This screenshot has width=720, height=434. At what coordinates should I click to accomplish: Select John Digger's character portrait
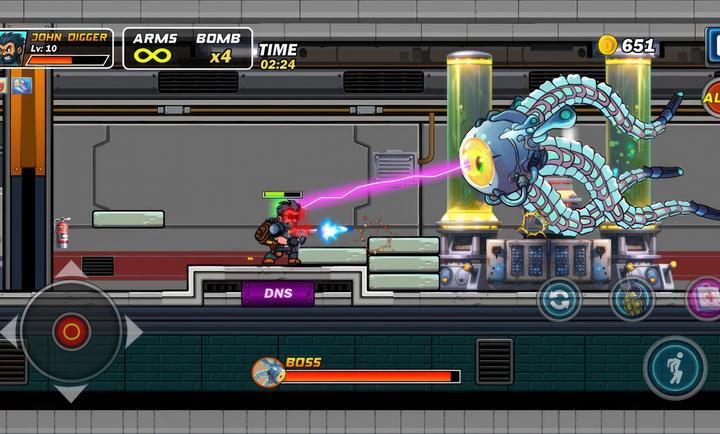click(12, 47)
